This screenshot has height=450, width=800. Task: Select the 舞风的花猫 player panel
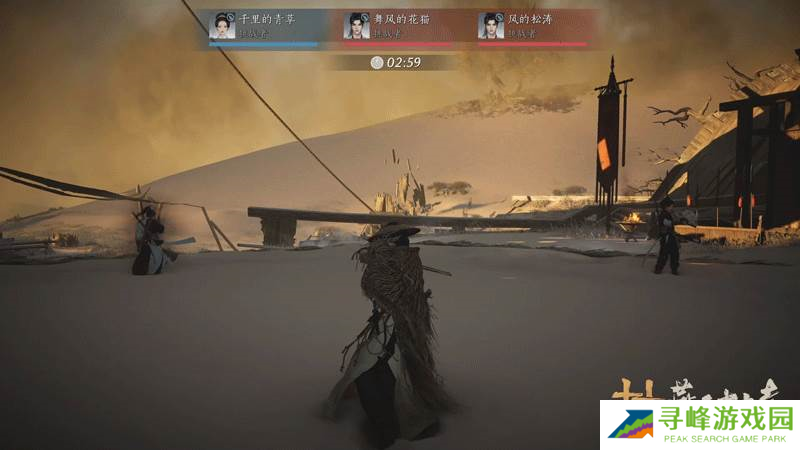[398, 27]
